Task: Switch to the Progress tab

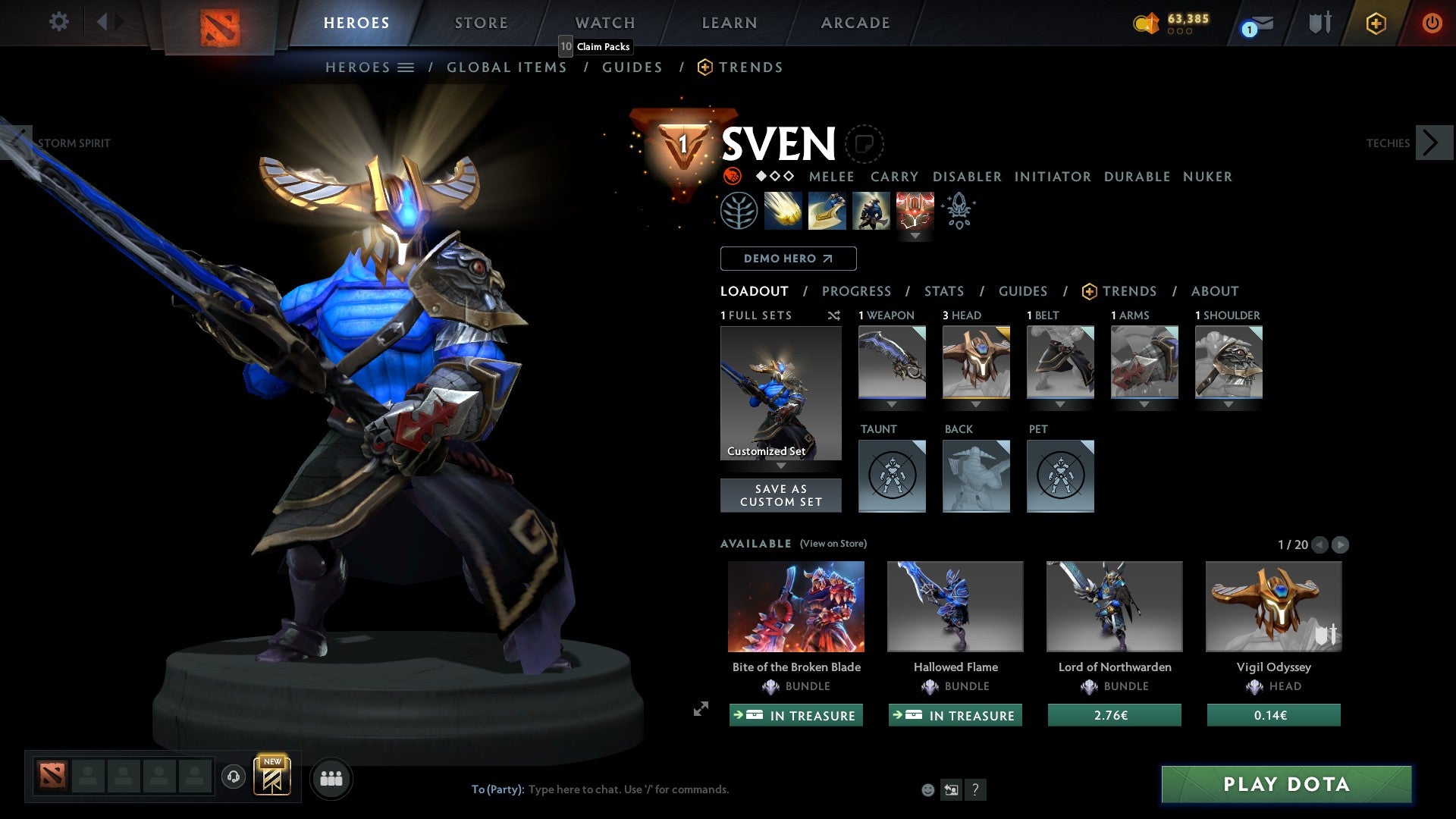Action: (857, 291)
